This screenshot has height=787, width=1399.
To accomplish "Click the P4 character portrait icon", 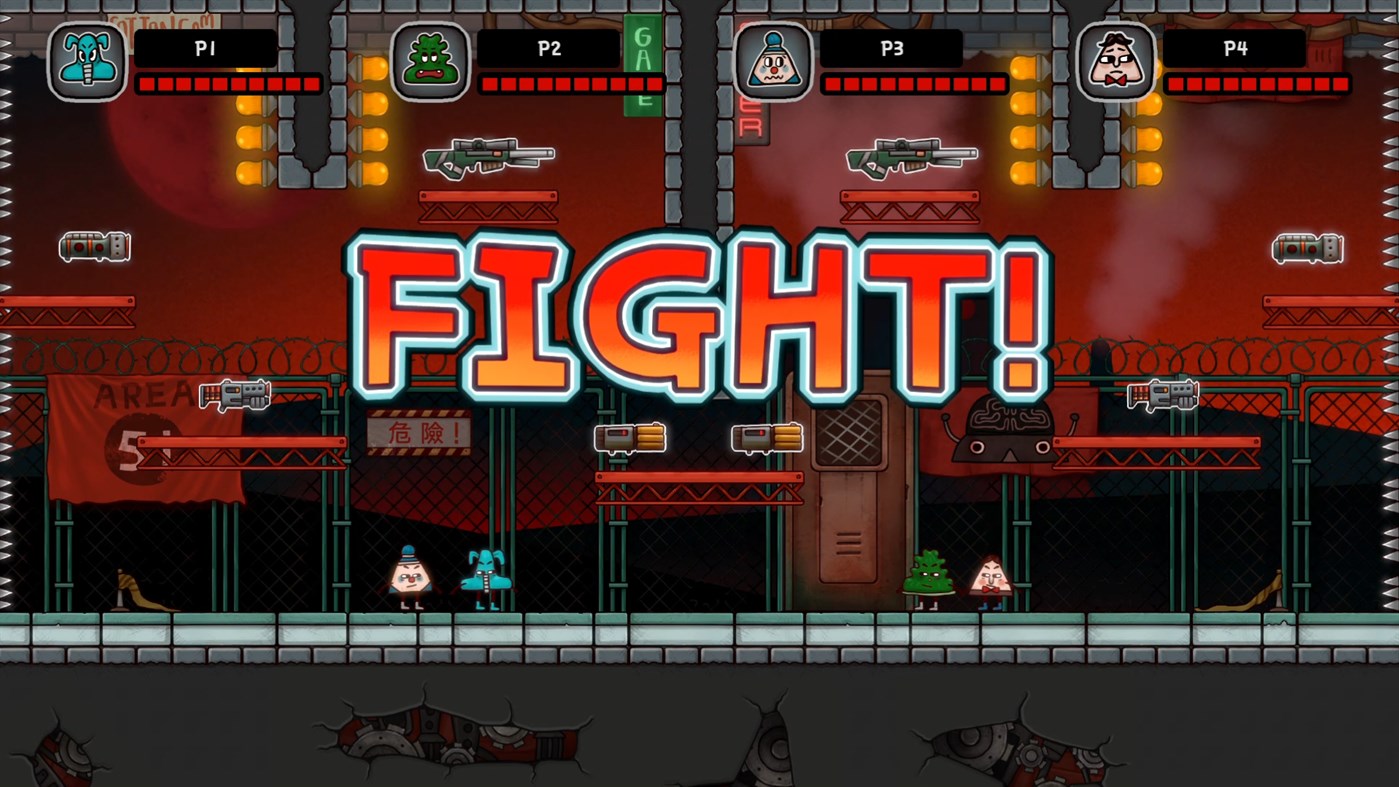I will click(x=1116, y=62).
